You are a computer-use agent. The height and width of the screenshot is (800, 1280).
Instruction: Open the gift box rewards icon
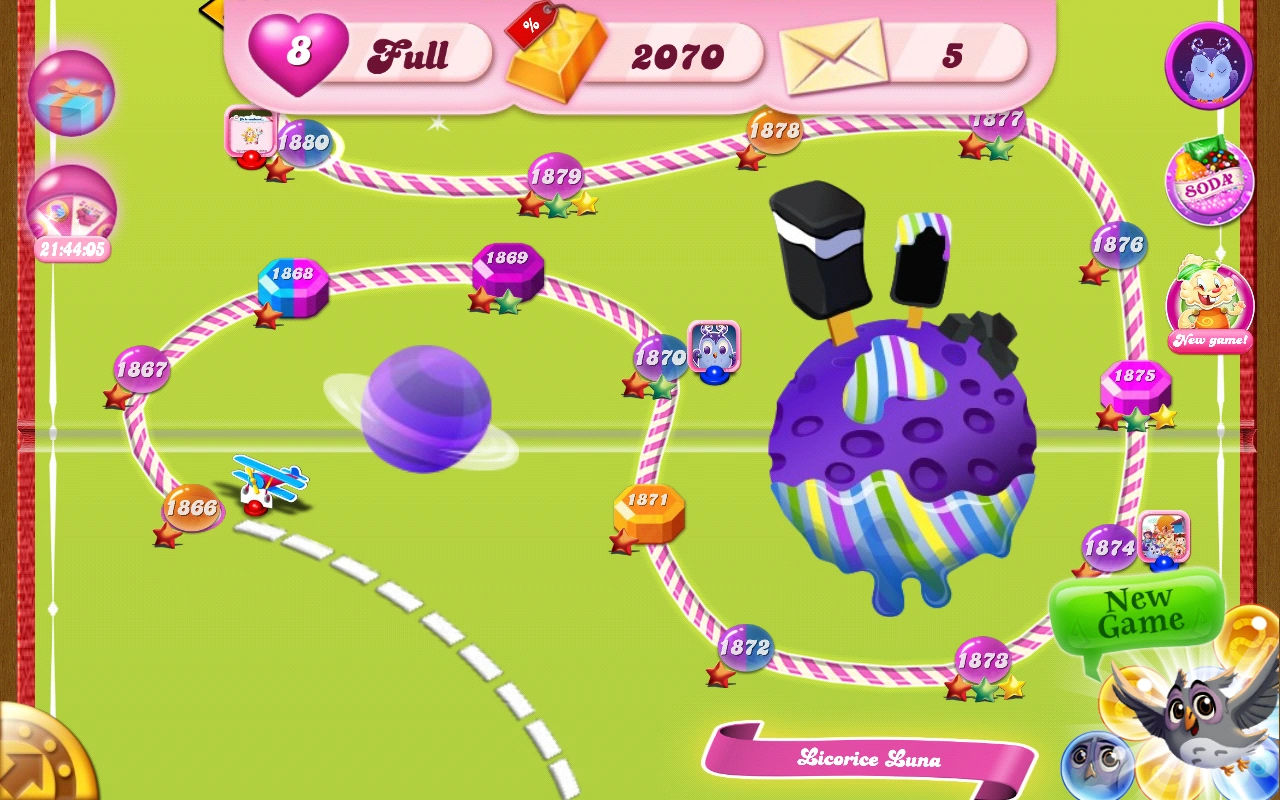[70, 93]
